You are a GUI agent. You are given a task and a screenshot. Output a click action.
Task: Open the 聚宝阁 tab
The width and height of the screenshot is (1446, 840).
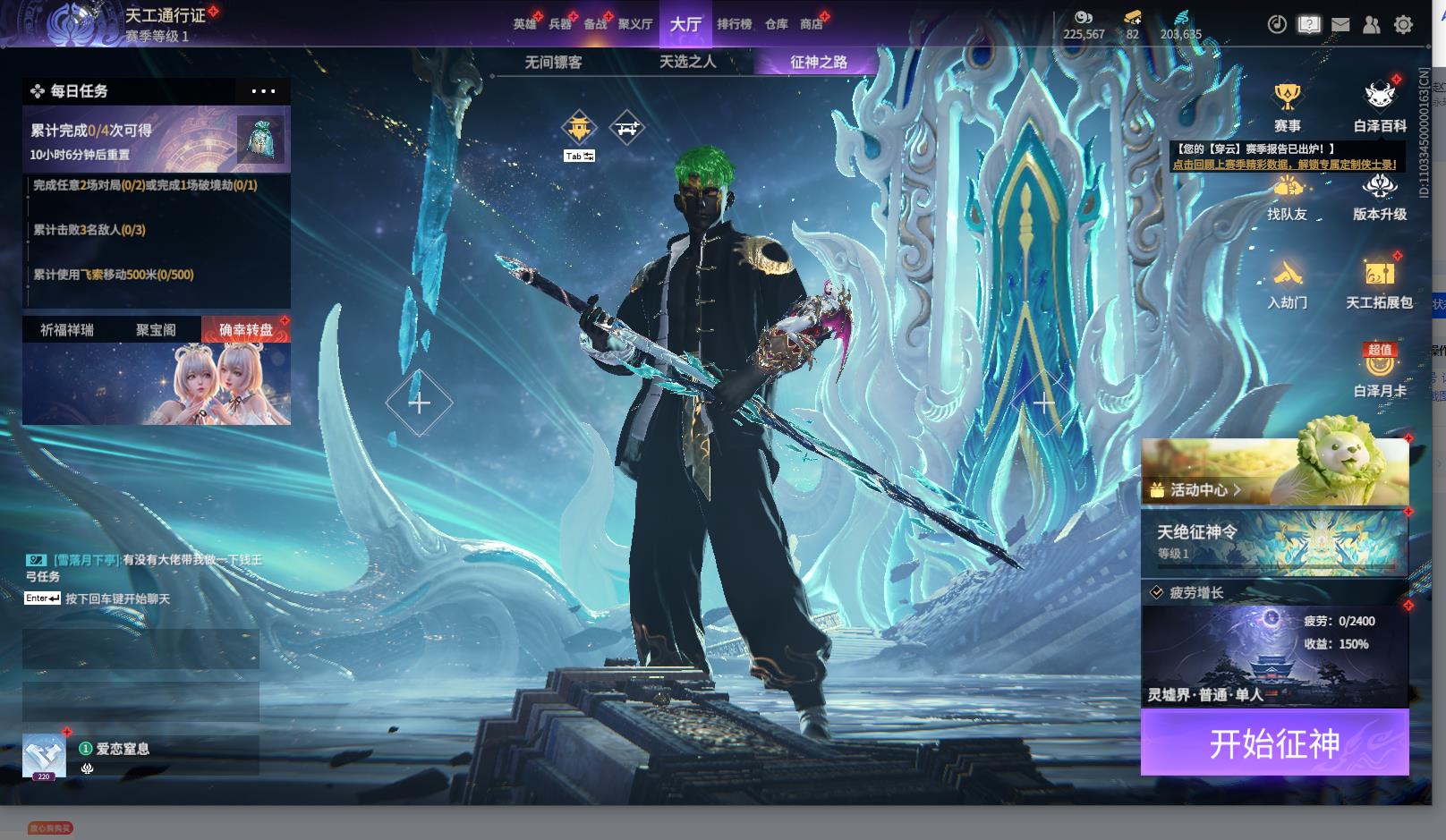point(156,330)
